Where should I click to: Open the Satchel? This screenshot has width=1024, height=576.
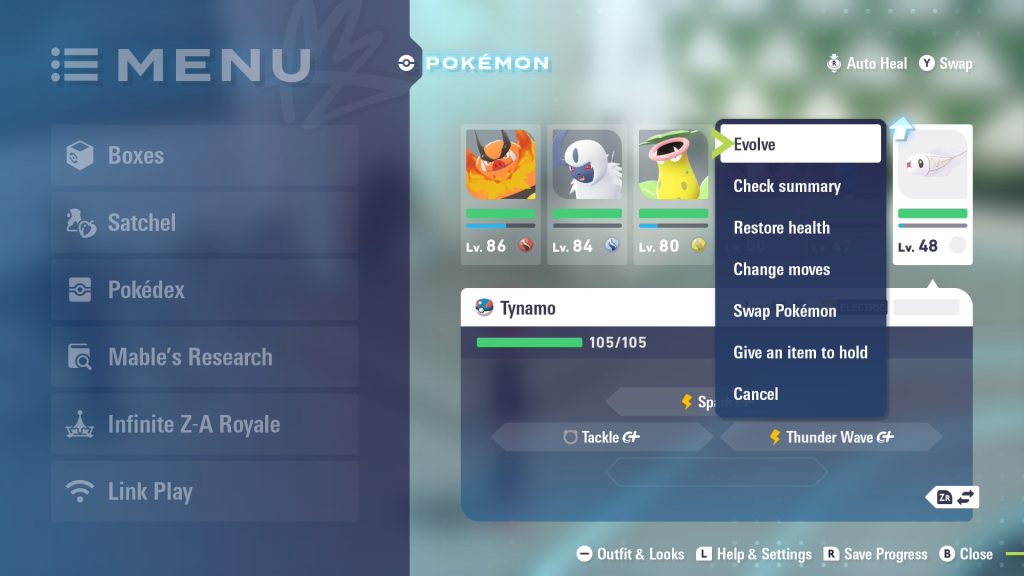204,223
